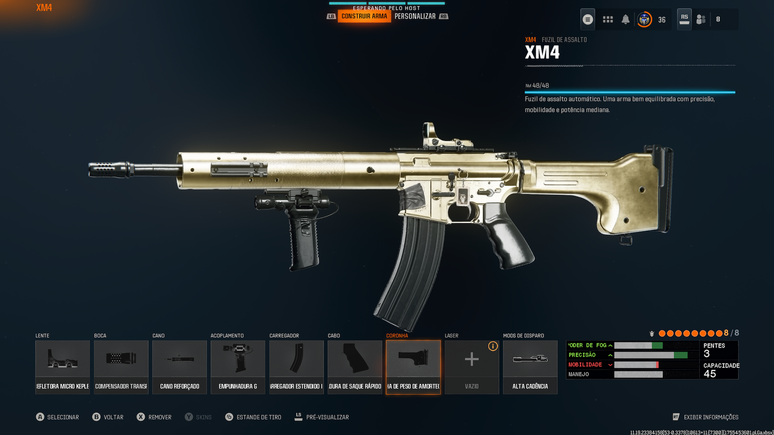Select the Boca compensador slot
Viewport: 774px width, 435px height.
click(x=121, y=366)
